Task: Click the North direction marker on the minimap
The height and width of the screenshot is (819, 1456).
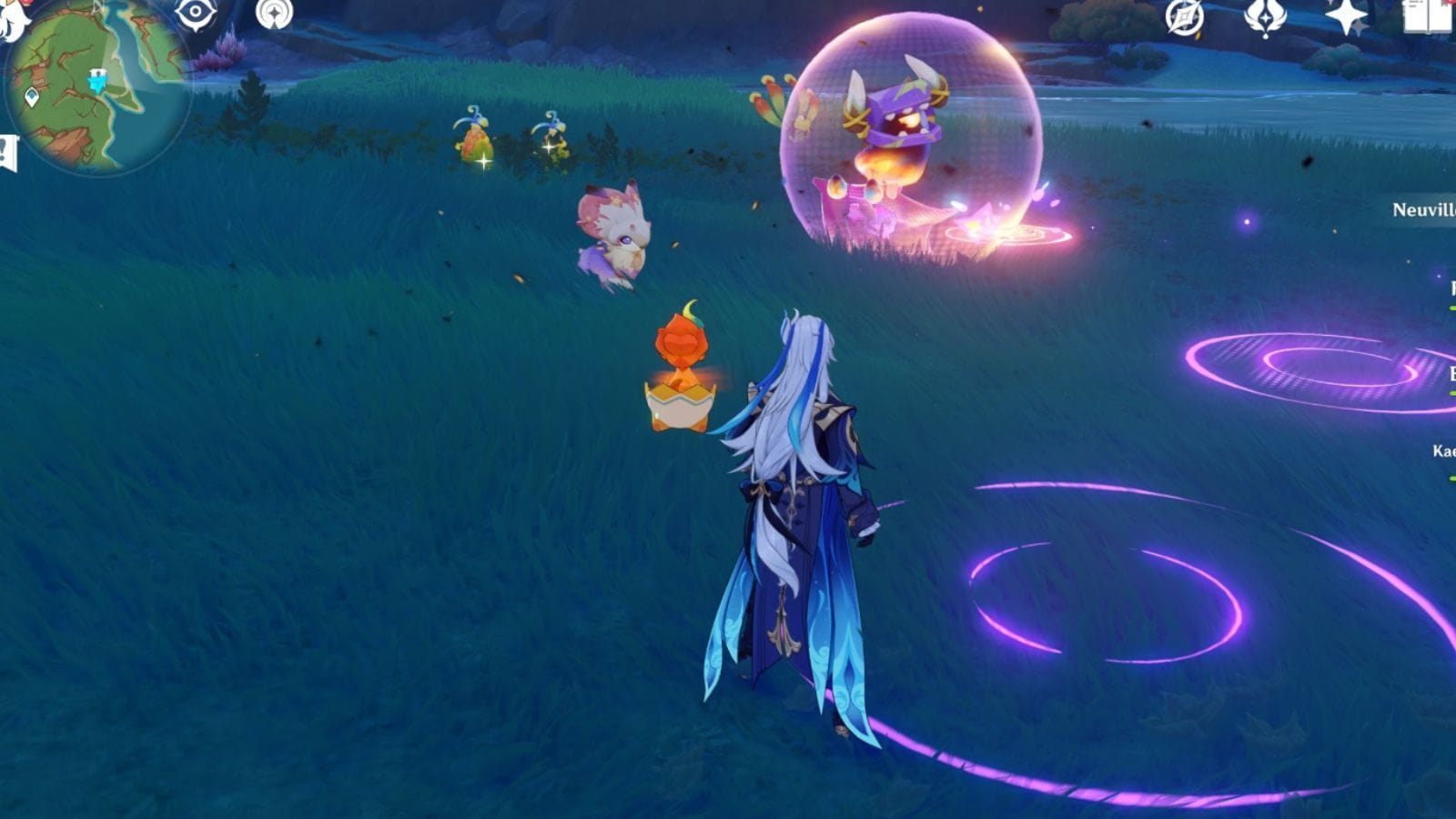Action: (96, 5)
